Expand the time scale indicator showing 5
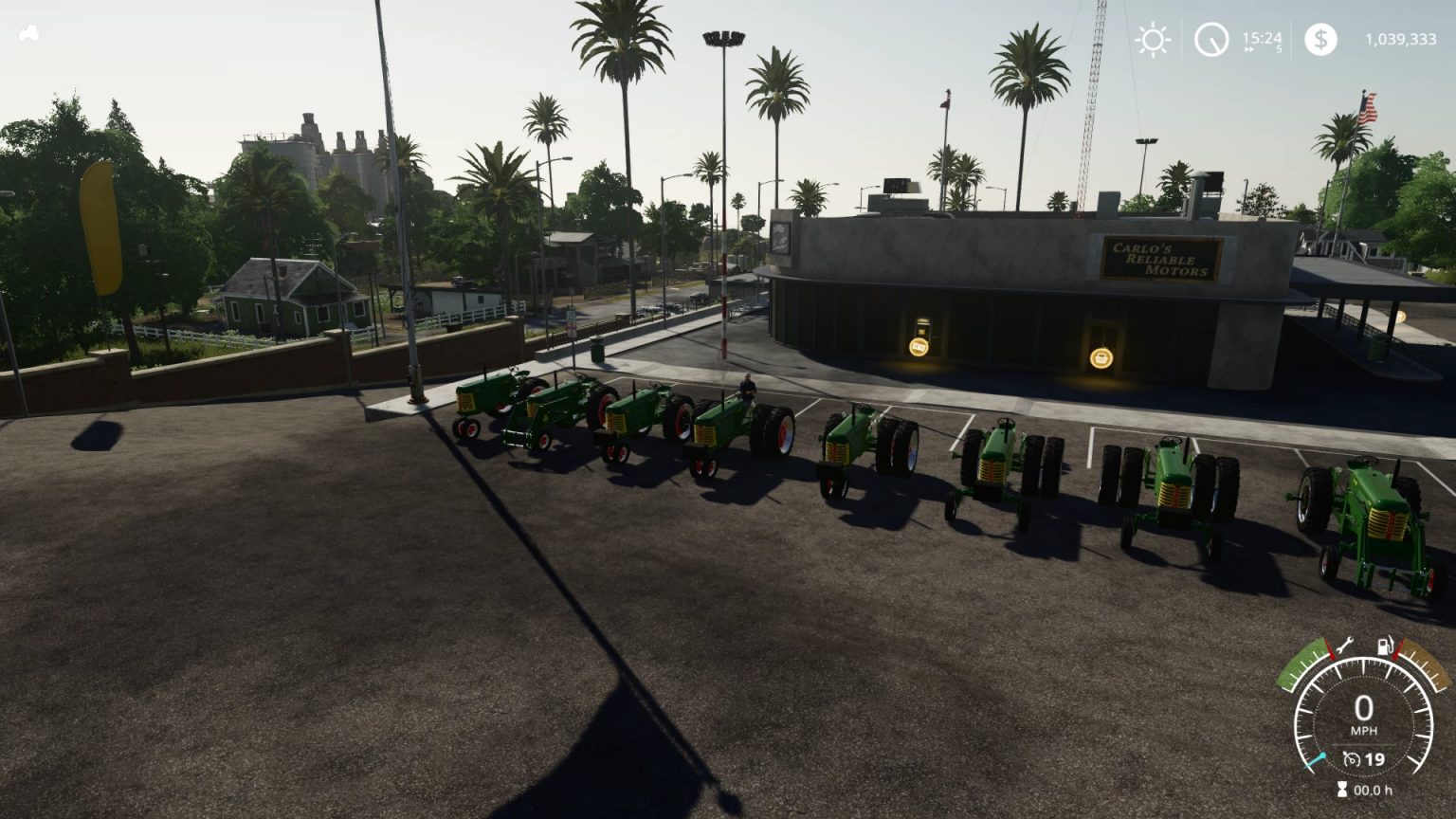 click(x=1280, y=49)
